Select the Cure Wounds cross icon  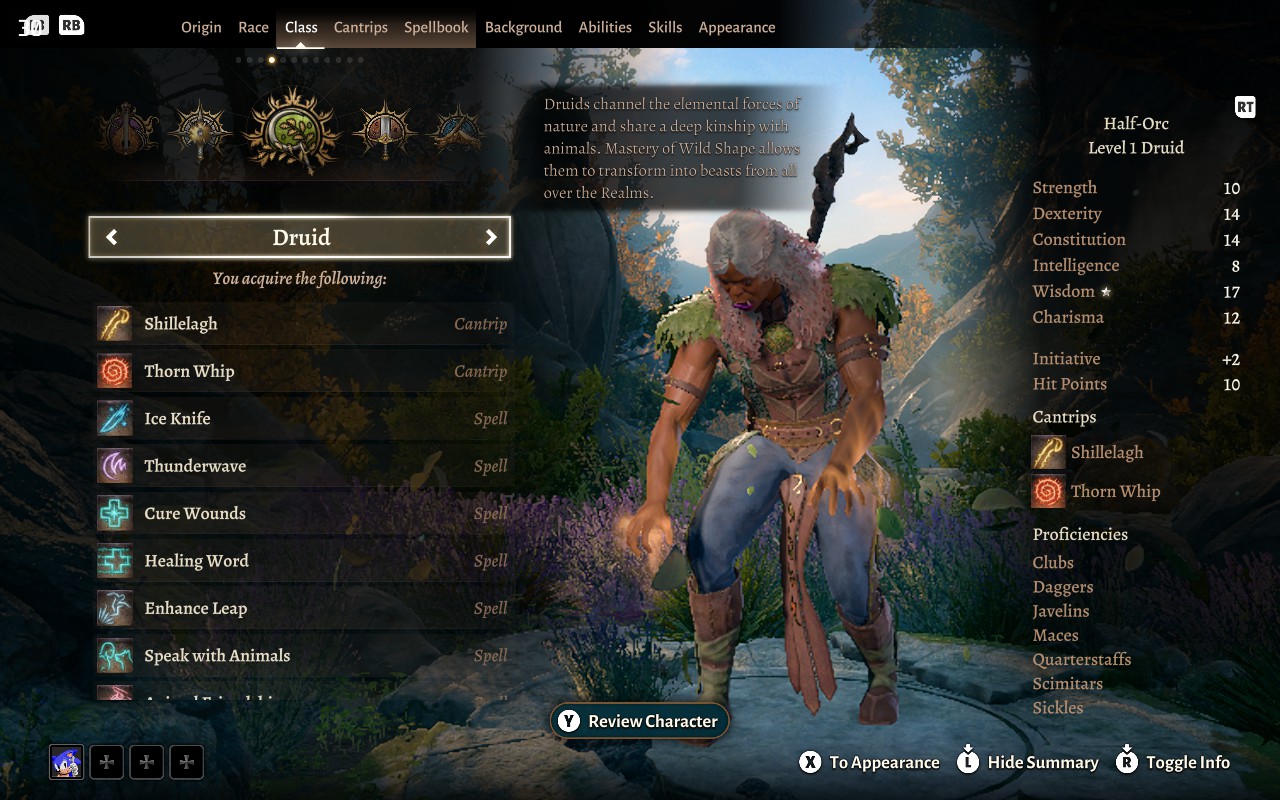coord(113,513)
